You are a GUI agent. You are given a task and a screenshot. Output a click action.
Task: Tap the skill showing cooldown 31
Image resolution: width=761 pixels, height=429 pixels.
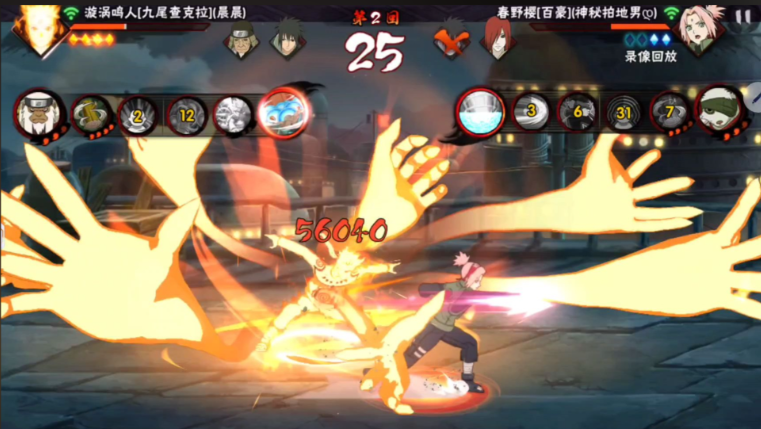click(625, 113)
